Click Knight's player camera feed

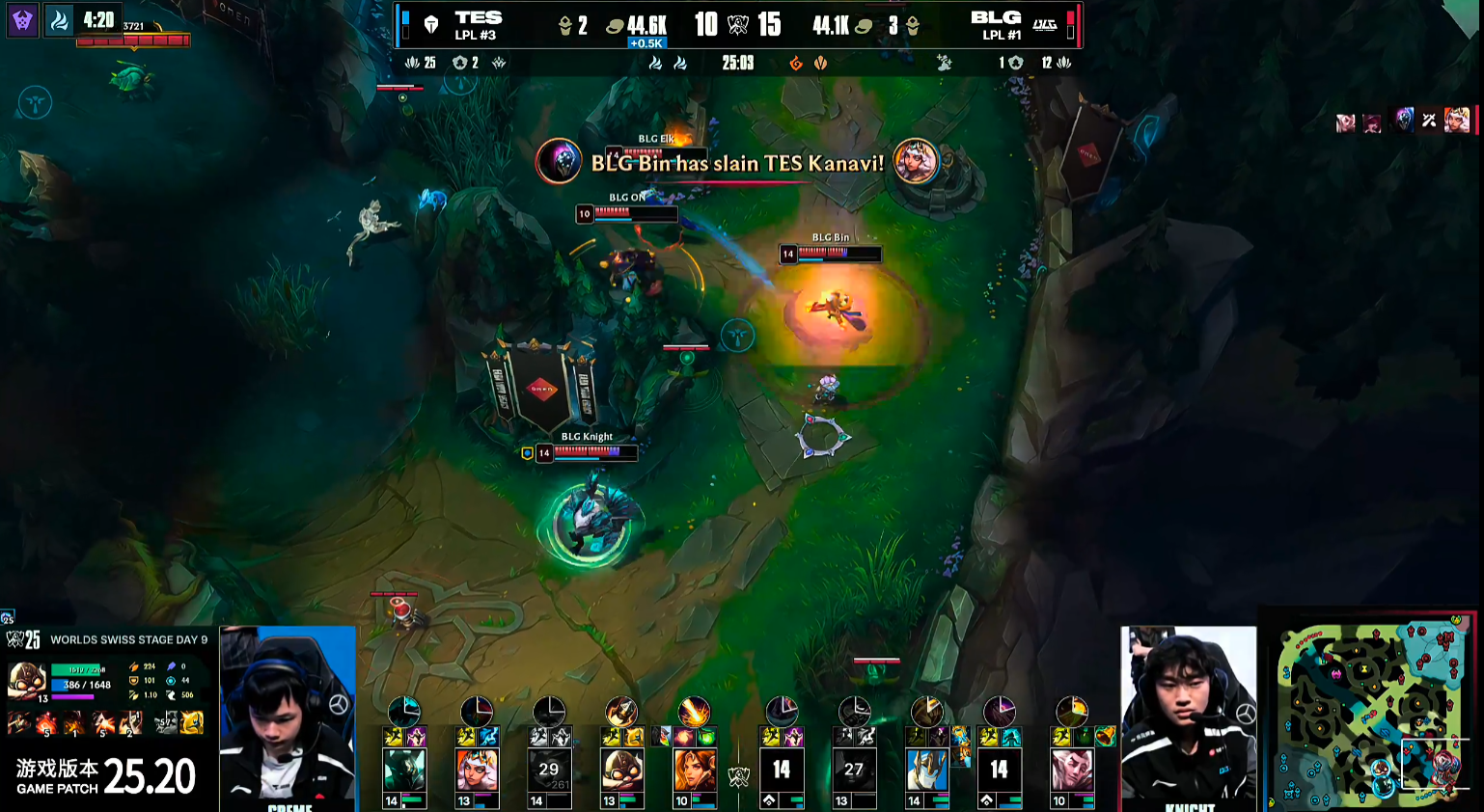click(1189, 717)
